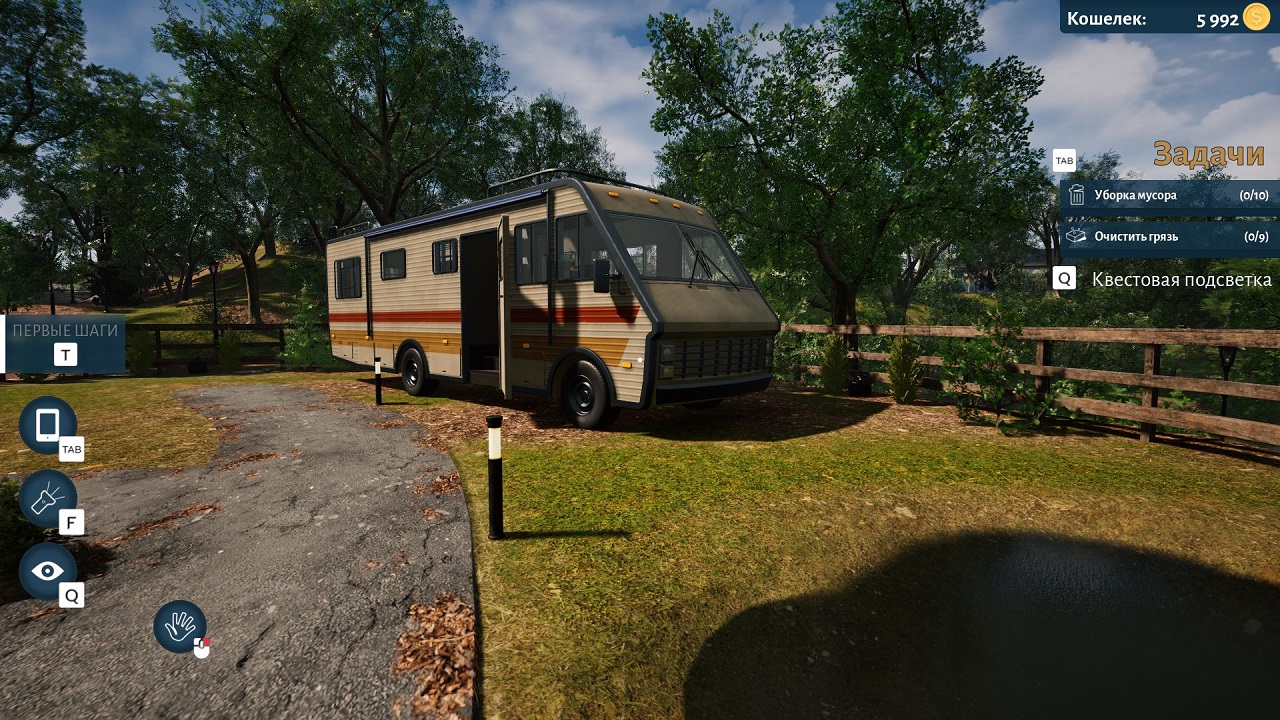
Task: Click the Кошелек wallet display
Action: (1107, 18)
